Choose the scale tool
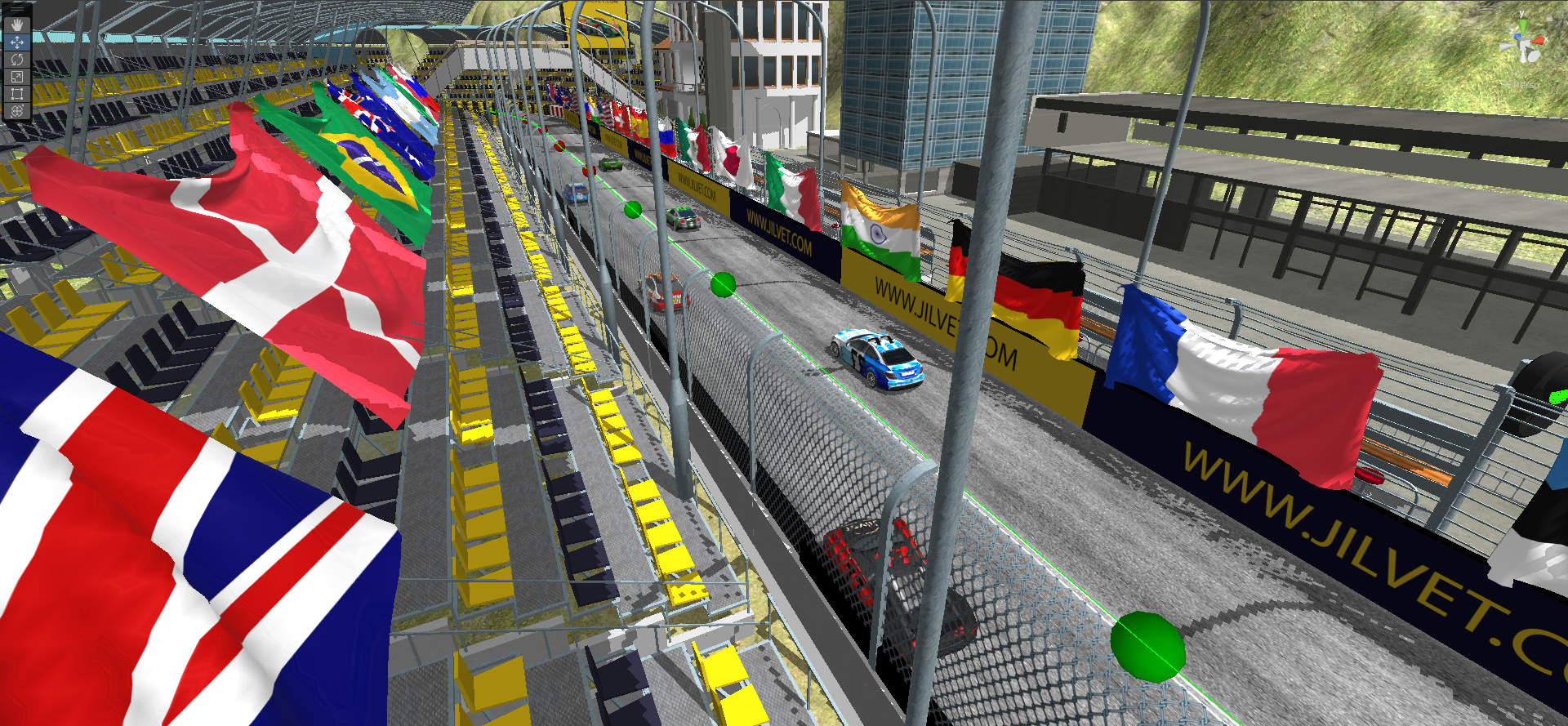 (x=16, y=76)
